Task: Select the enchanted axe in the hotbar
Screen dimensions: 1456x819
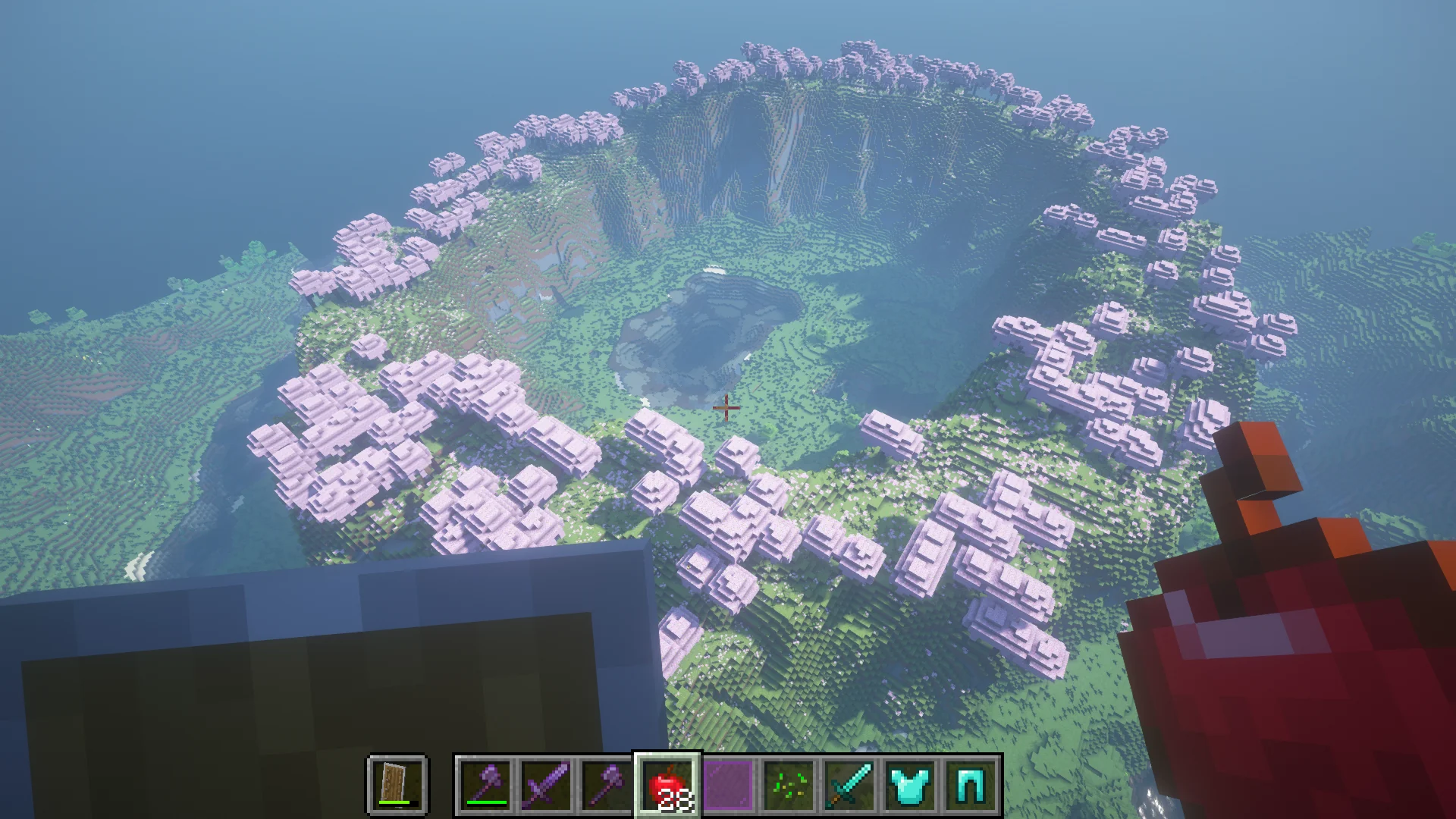Action: point(485,785)
